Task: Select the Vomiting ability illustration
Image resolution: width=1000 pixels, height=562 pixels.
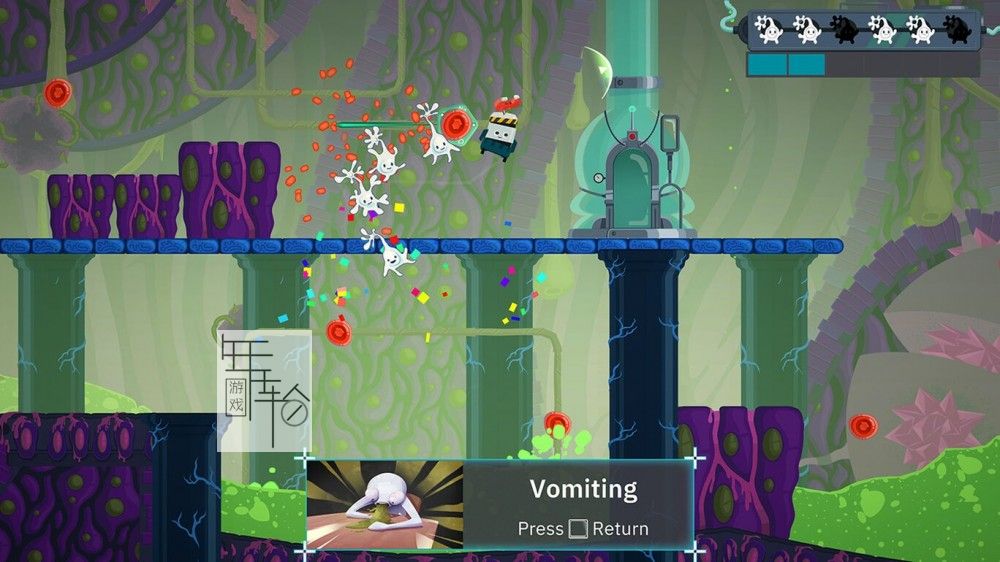Action: click(x=384, y=505)
